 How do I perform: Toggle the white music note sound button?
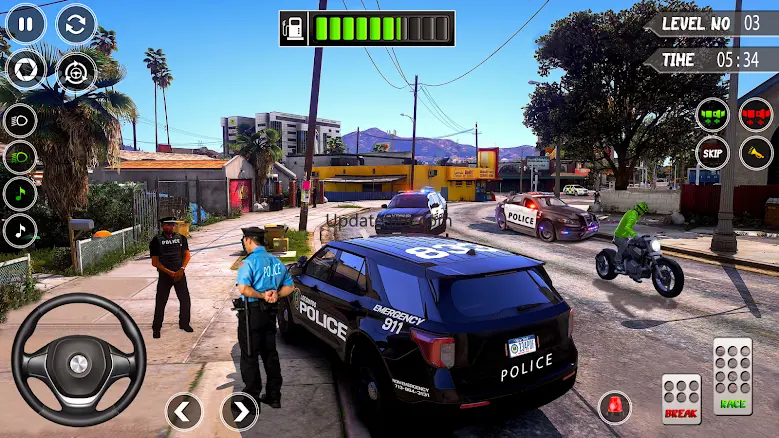point(20,230)
